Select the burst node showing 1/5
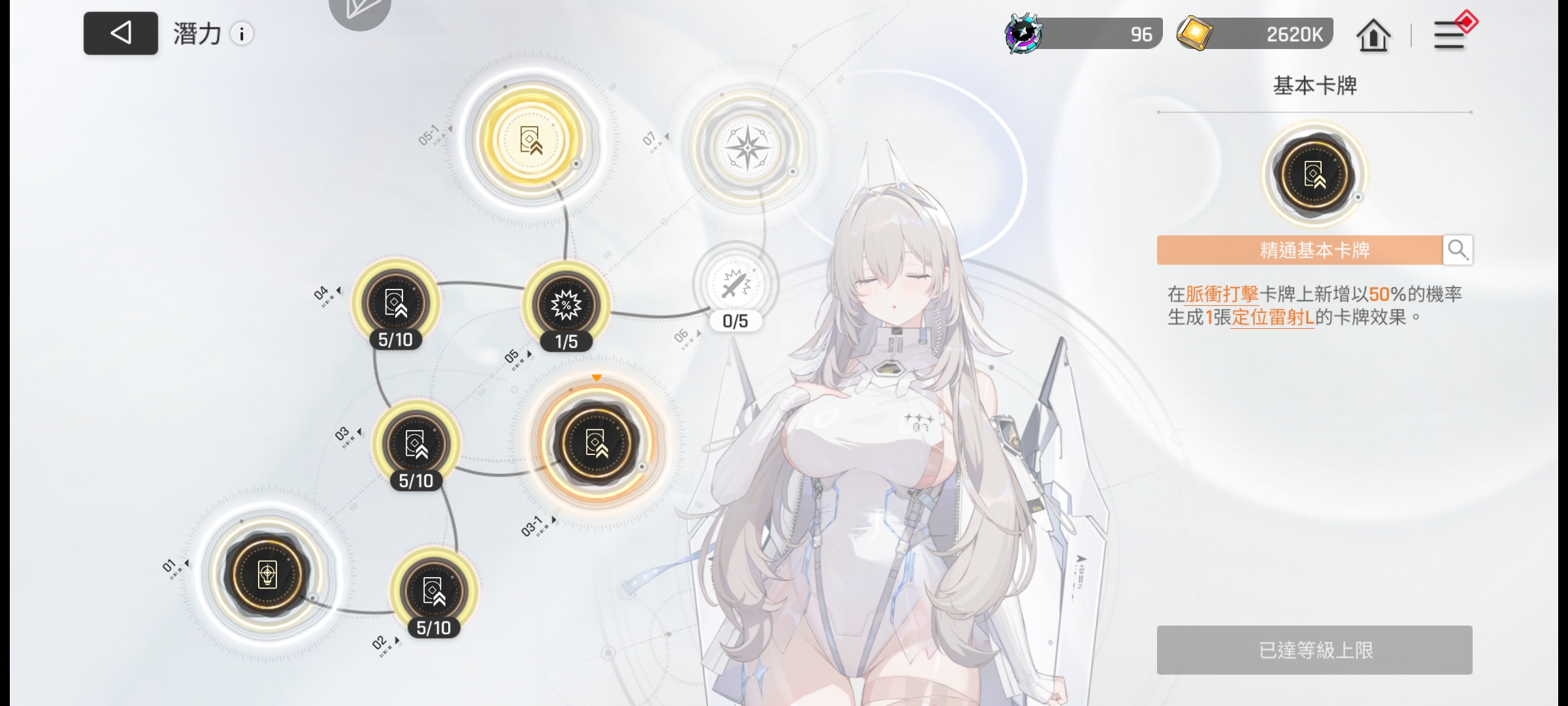This screenshot has height=706, width=1568. (x=566, y=305)
